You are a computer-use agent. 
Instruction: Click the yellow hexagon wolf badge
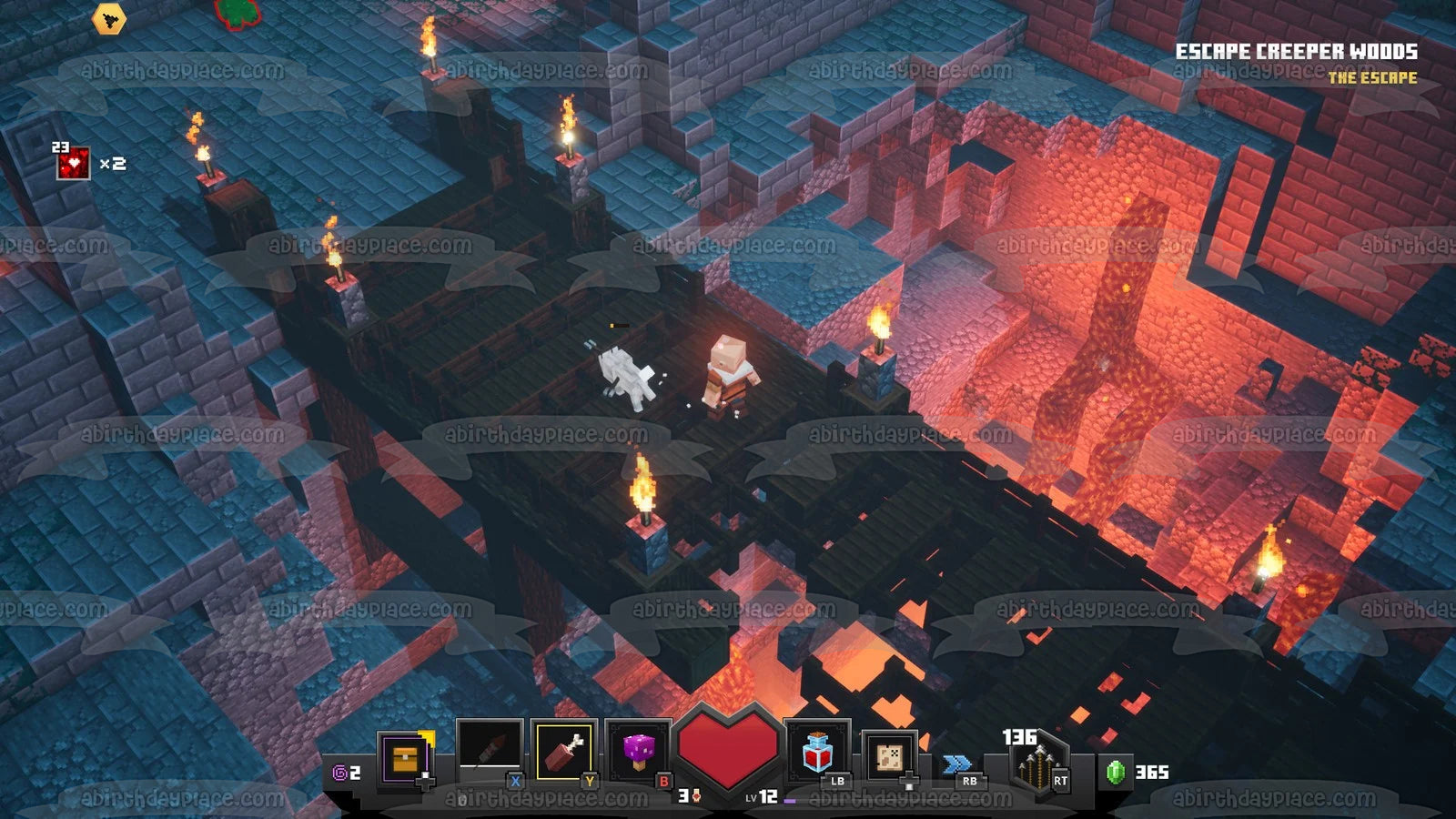click(x=108, y=17)
